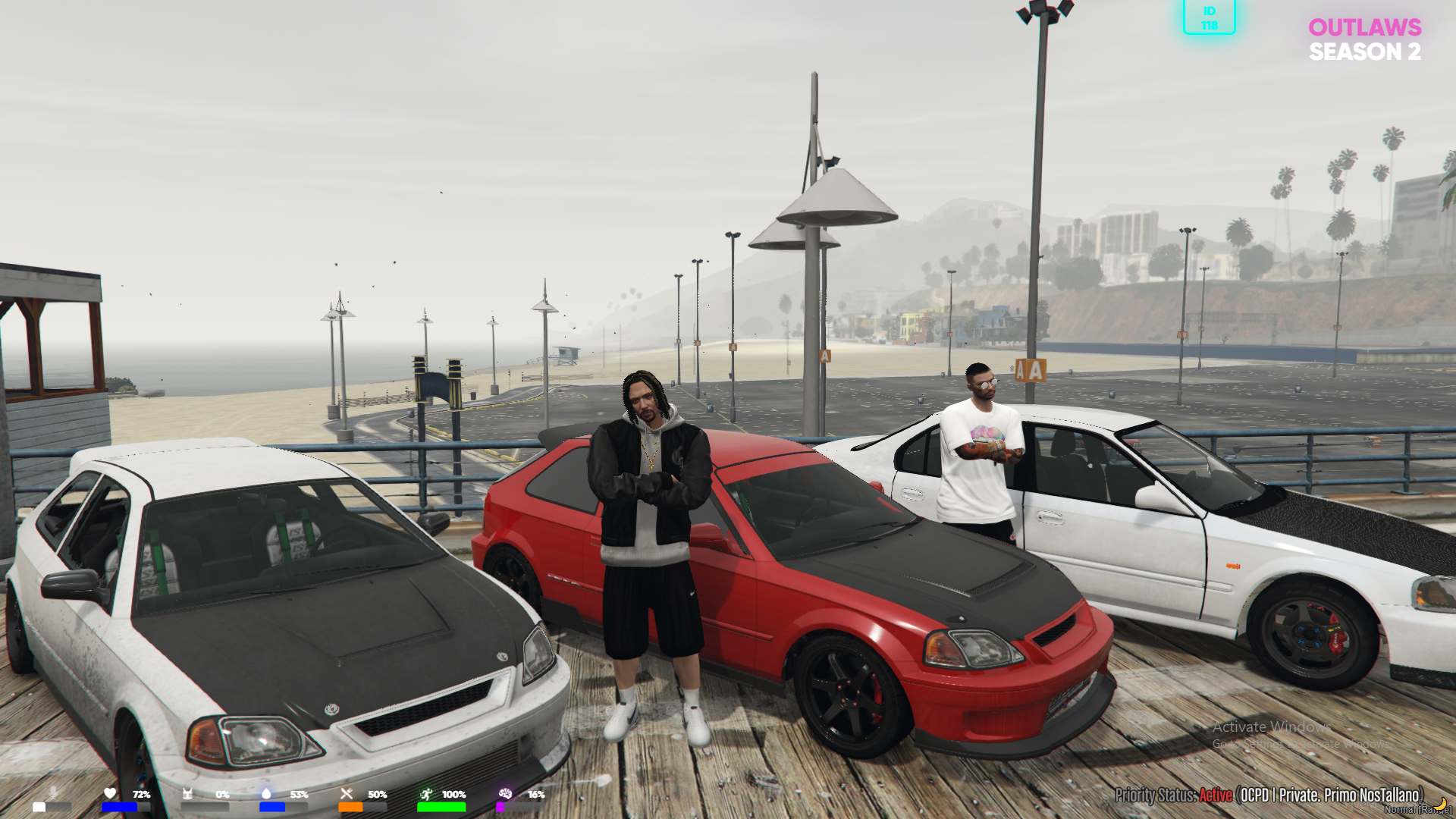Click the player ID 118 badge
The height and width of the screenshot is (819, 1456).
[1209, 17]
